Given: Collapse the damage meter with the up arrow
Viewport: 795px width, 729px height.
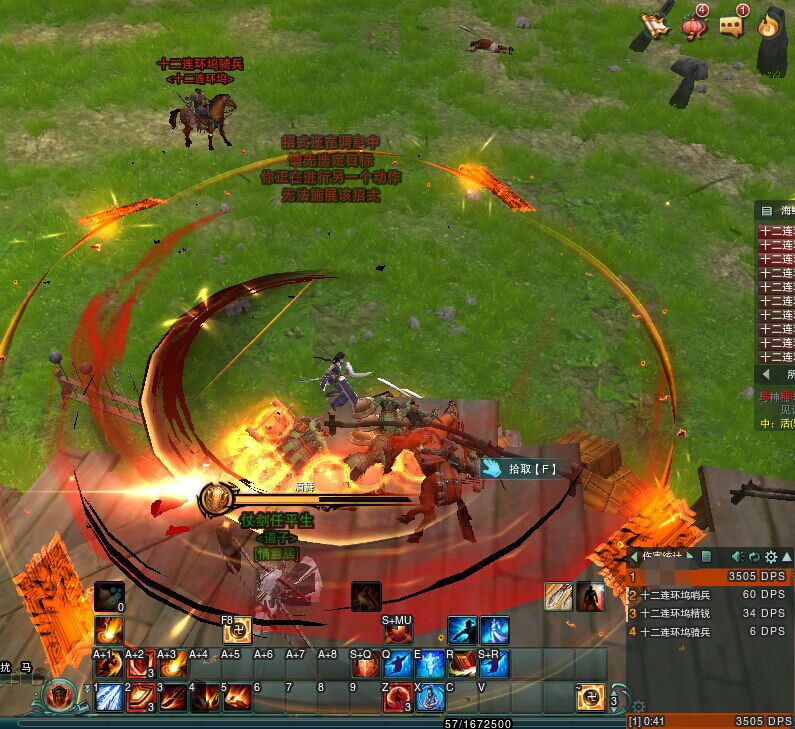Looking at the screenshot, I should (786, 557).
